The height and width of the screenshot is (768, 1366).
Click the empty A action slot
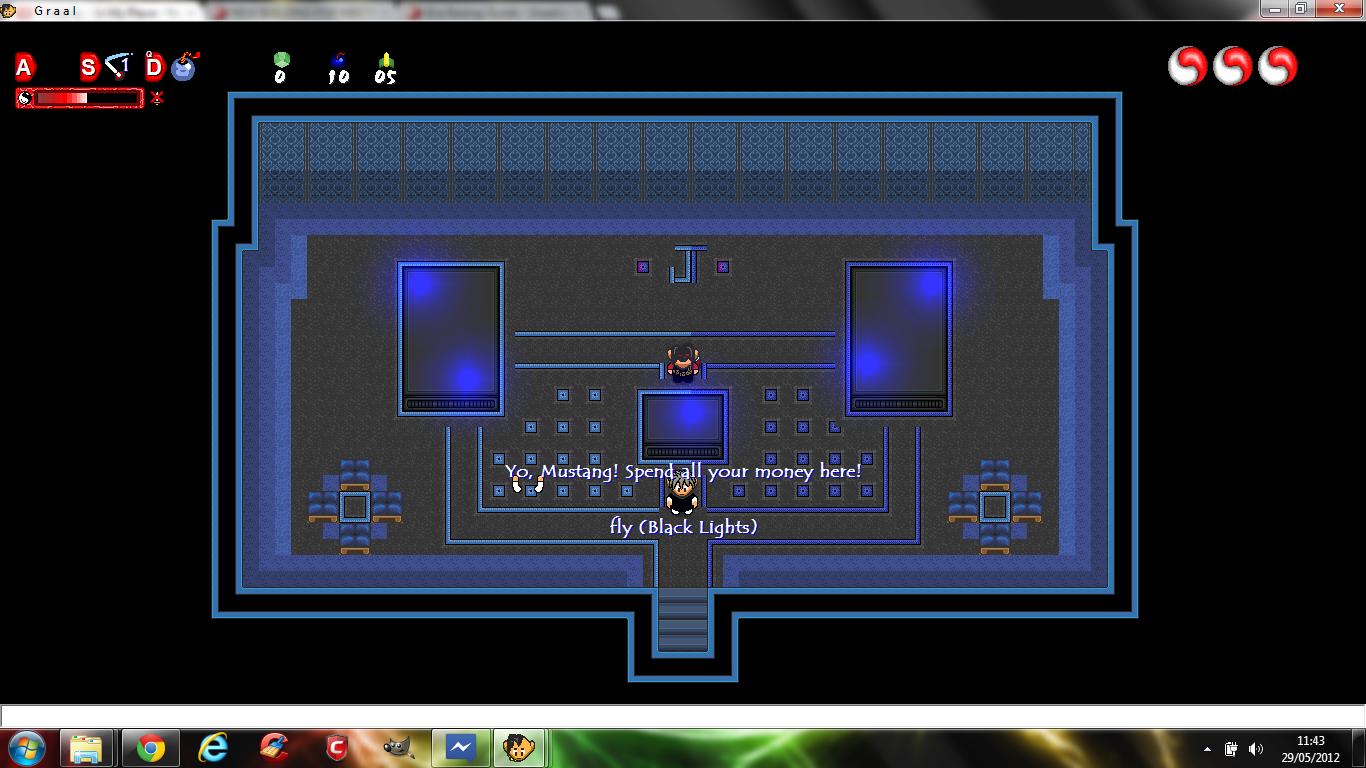tap(24, 67)
